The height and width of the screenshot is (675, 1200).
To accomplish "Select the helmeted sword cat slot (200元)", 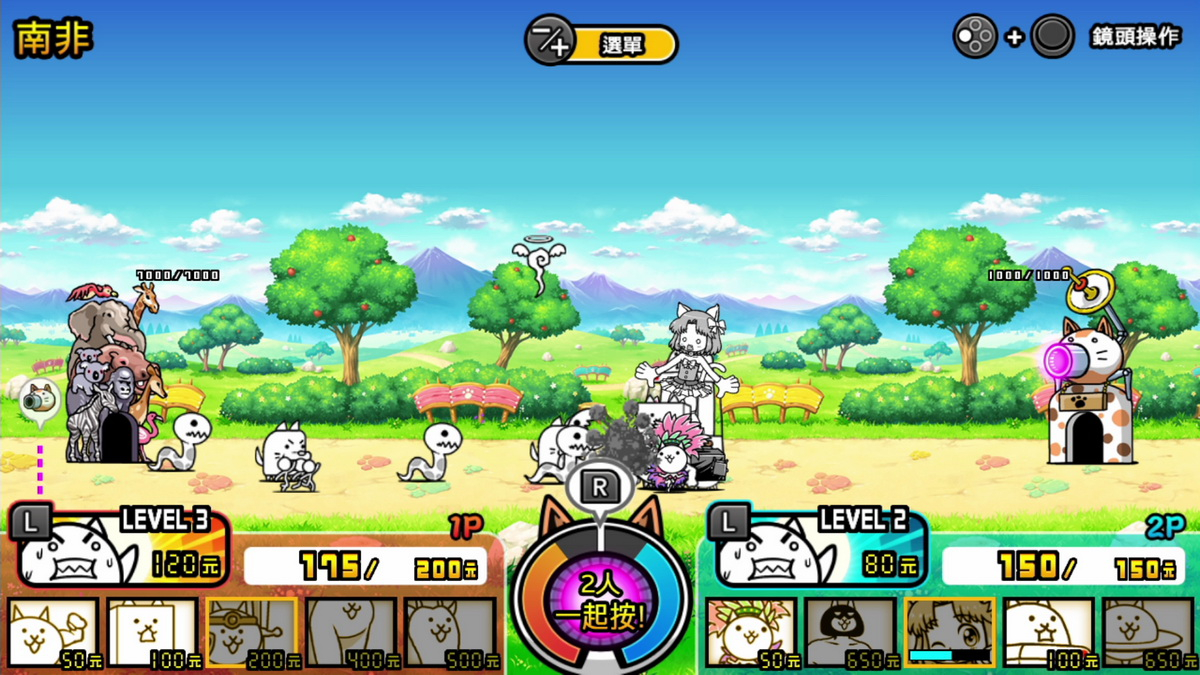I will [x=251, y=632].
